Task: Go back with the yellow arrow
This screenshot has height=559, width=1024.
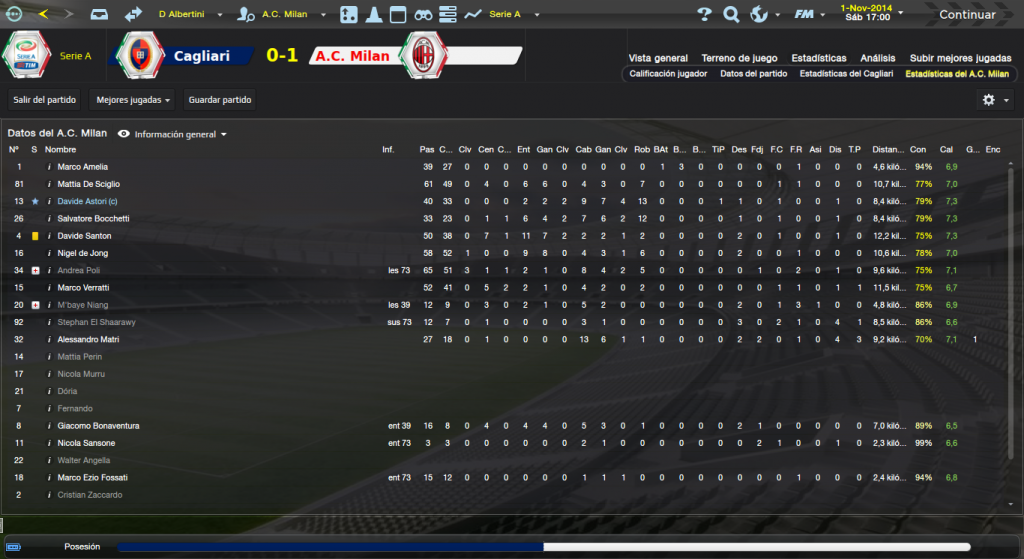Action: coord(43,15)
